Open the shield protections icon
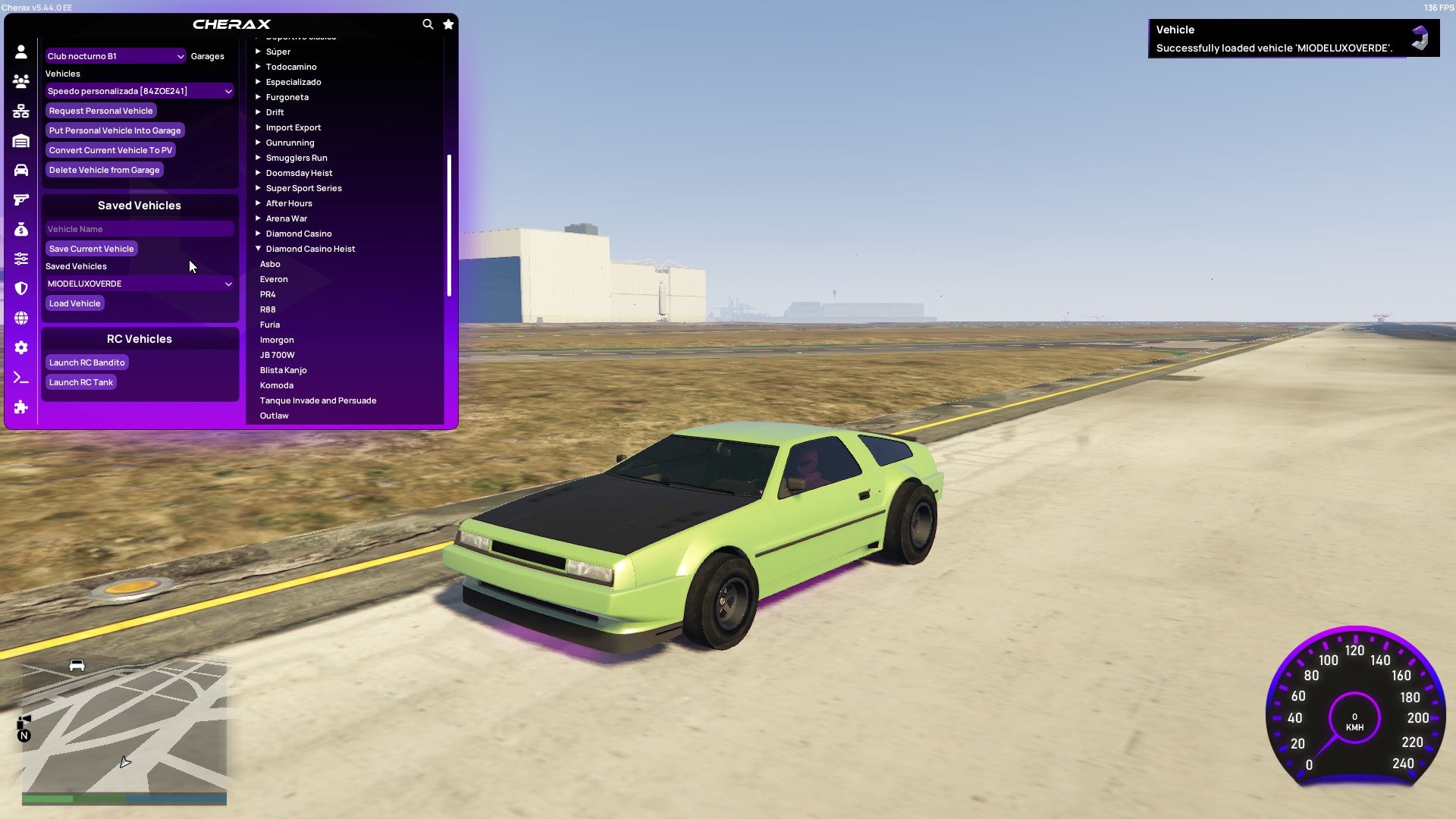The image size is (1456, 819). tap(20, 288)
